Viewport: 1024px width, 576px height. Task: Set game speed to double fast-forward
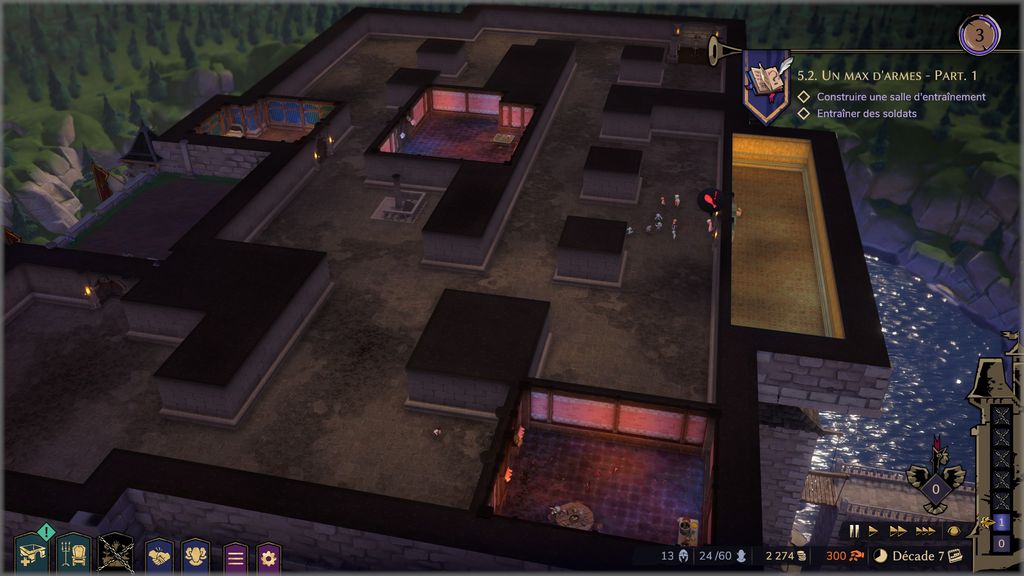point(897,531)
